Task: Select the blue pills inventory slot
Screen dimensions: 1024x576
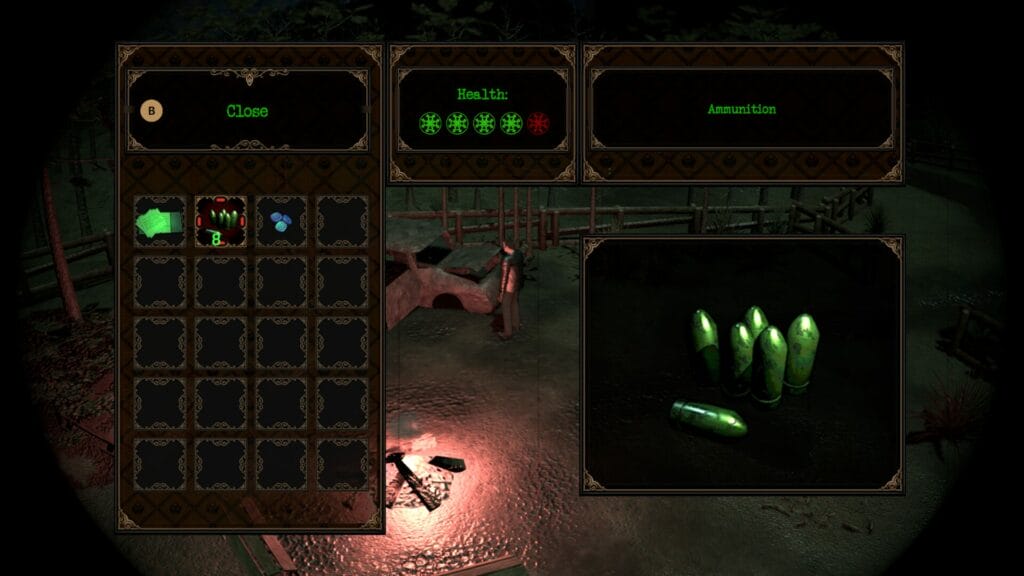Action: [281, 221]
